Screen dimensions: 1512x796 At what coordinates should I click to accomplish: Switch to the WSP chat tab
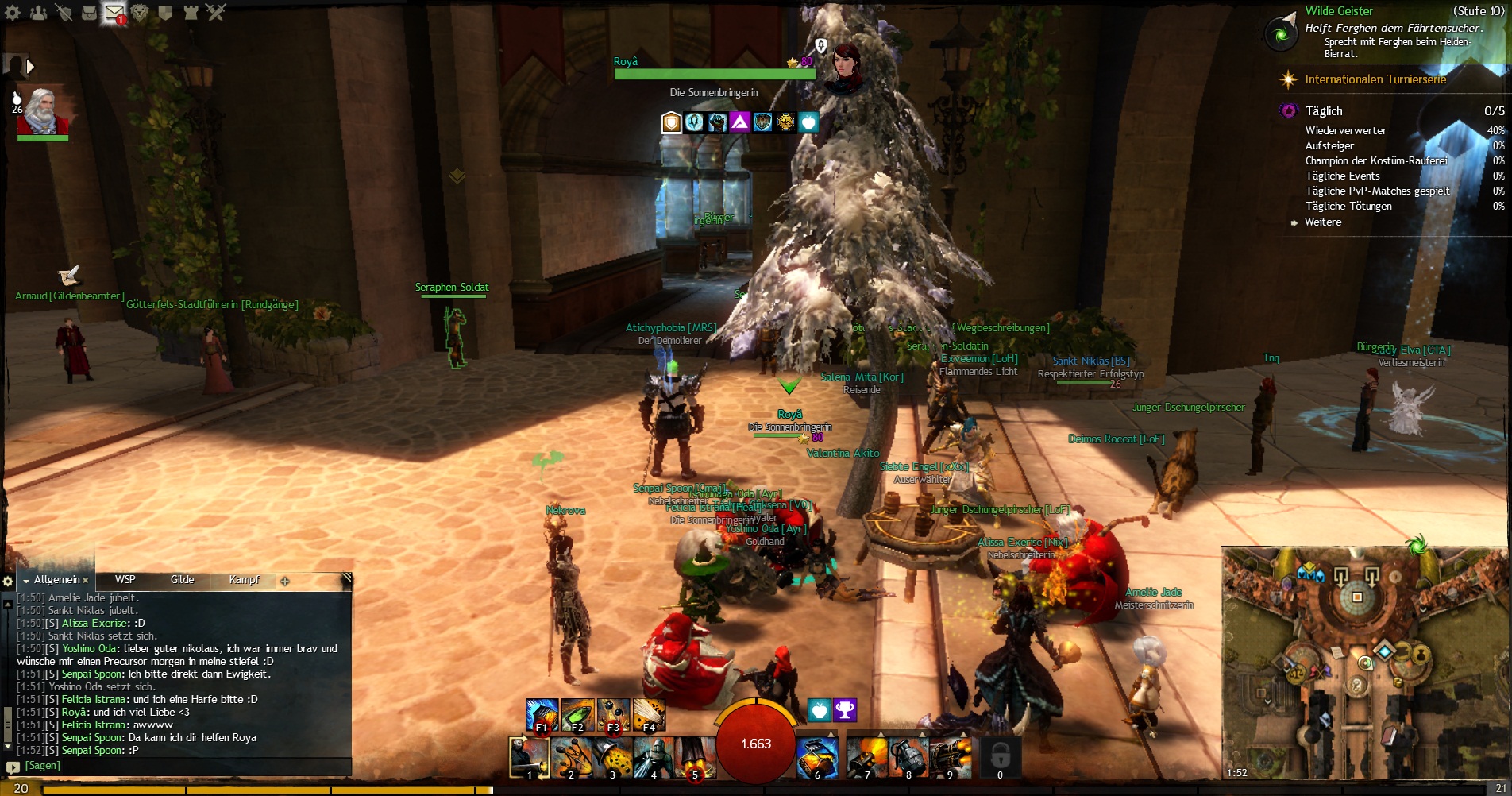[x=125, y=580]
